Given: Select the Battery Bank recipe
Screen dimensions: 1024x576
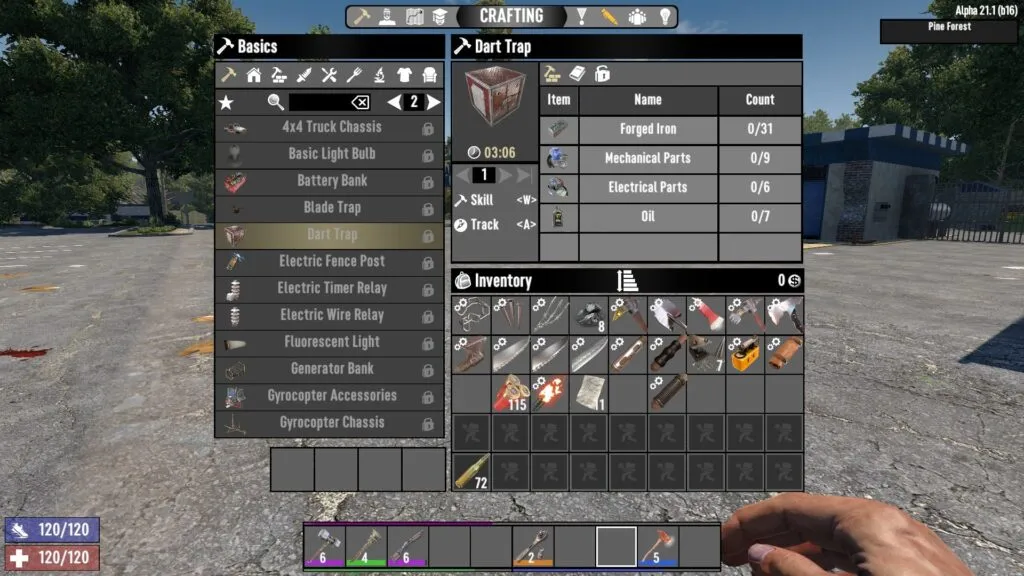Looking at the screenshot, I should tap(331, 181).
